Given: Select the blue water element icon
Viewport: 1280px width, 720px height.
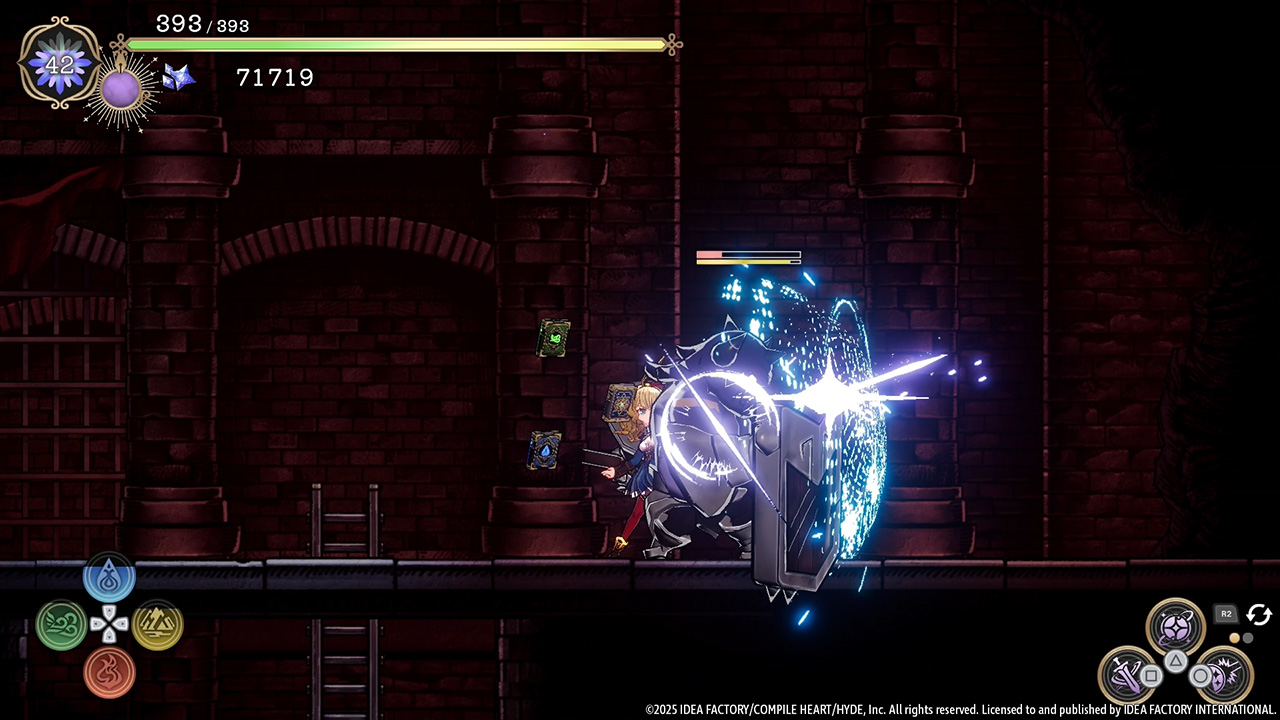Looking at the screenshot, I should click(x=109, y=579).
